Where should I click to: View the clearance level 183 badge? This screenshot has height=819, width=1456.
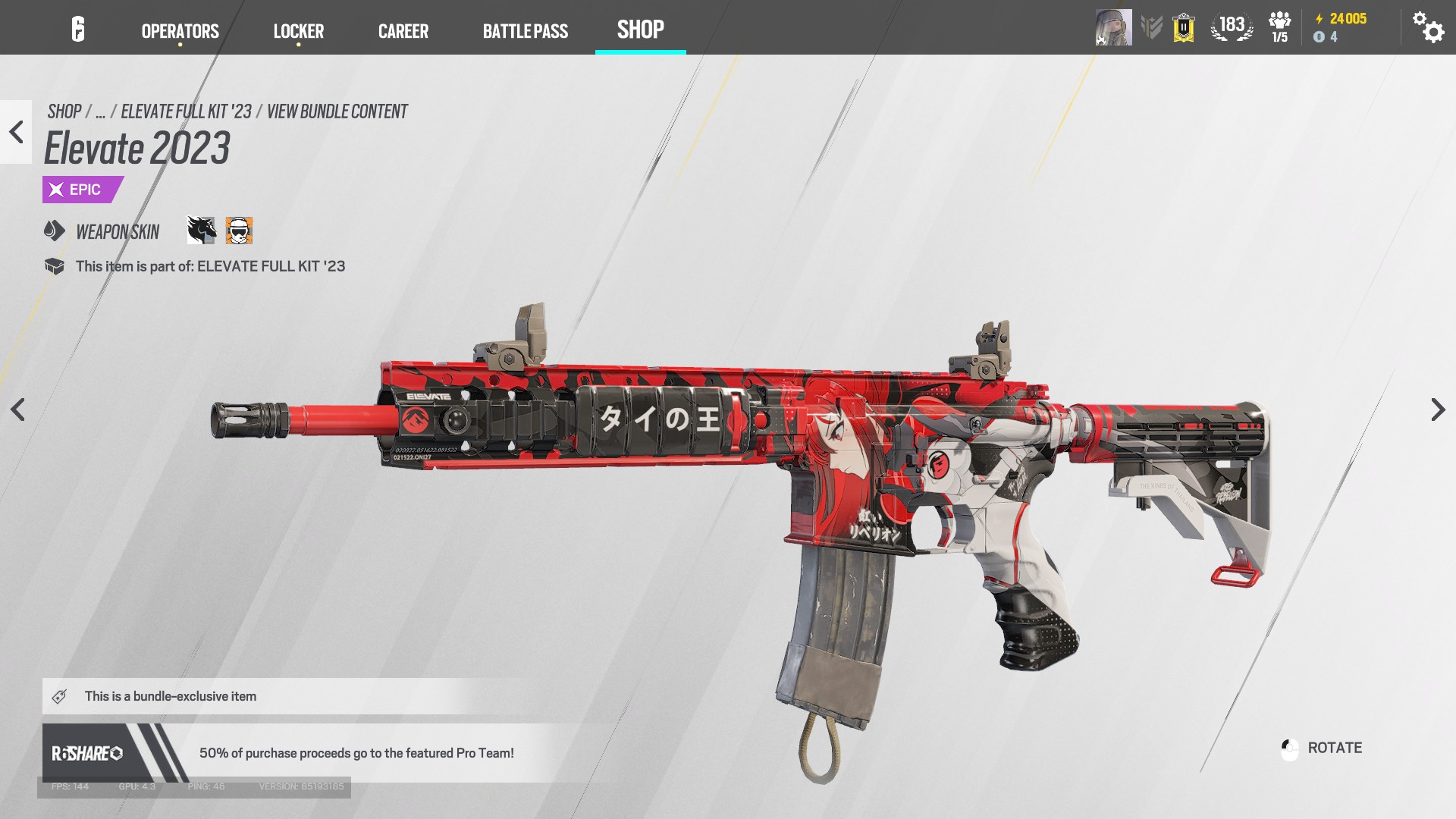pyautogui.click(x=1232, y=27)
